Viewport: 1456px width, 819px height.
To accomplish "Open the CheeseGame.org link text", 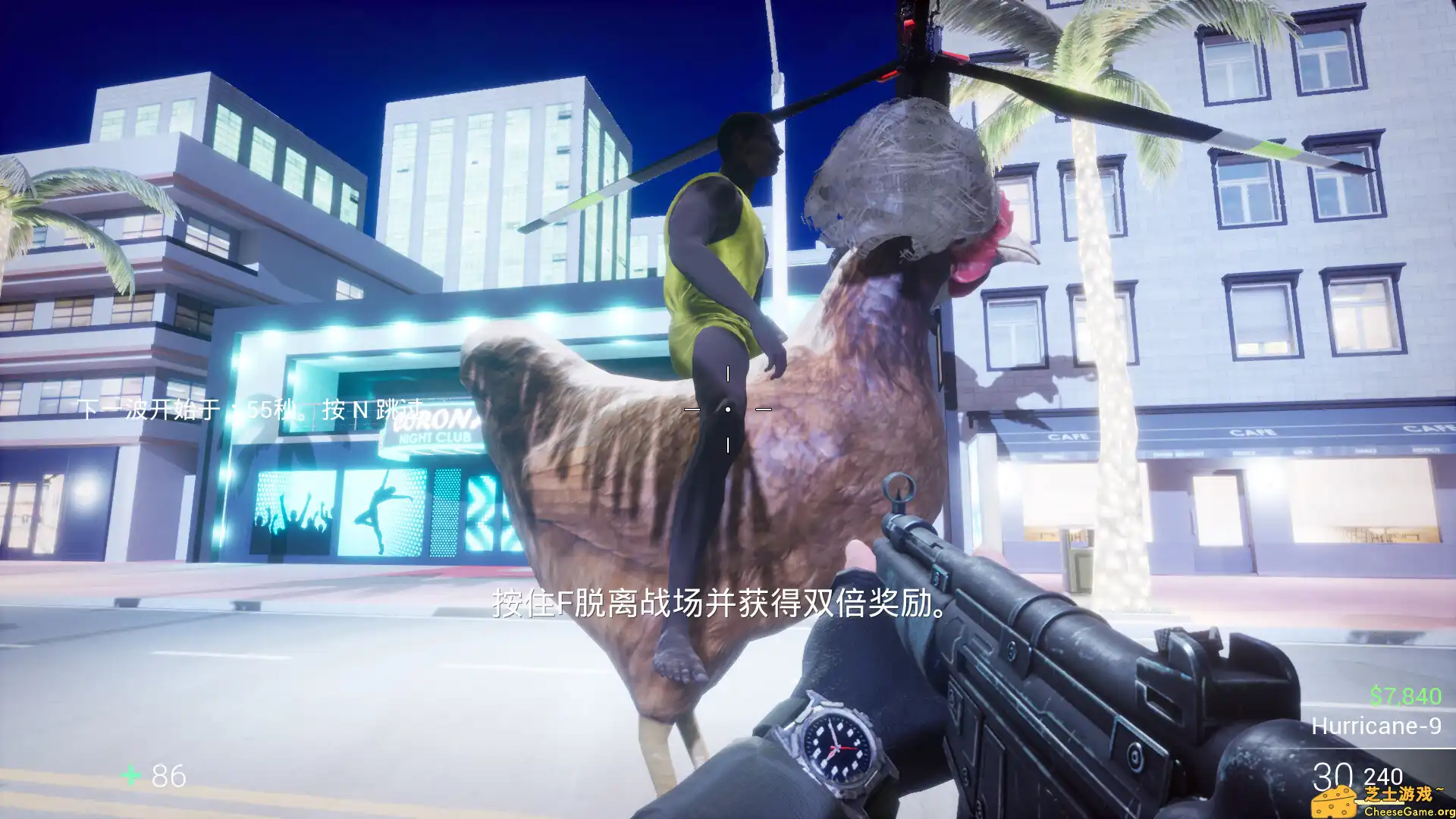I will (x=1409, y=810).
